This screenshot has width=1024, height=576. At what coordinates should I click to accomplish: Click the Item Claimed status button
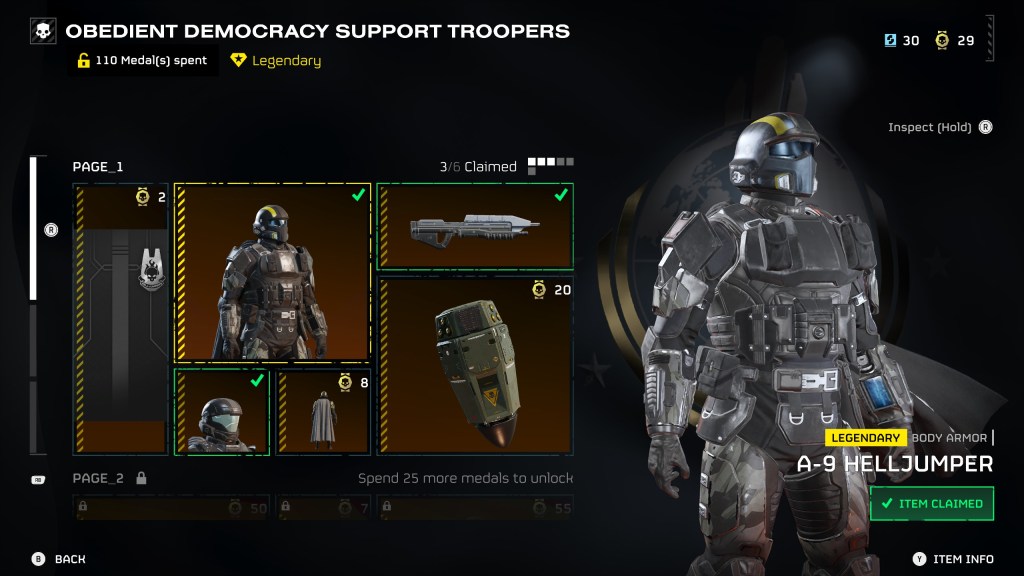coord(931,504)
